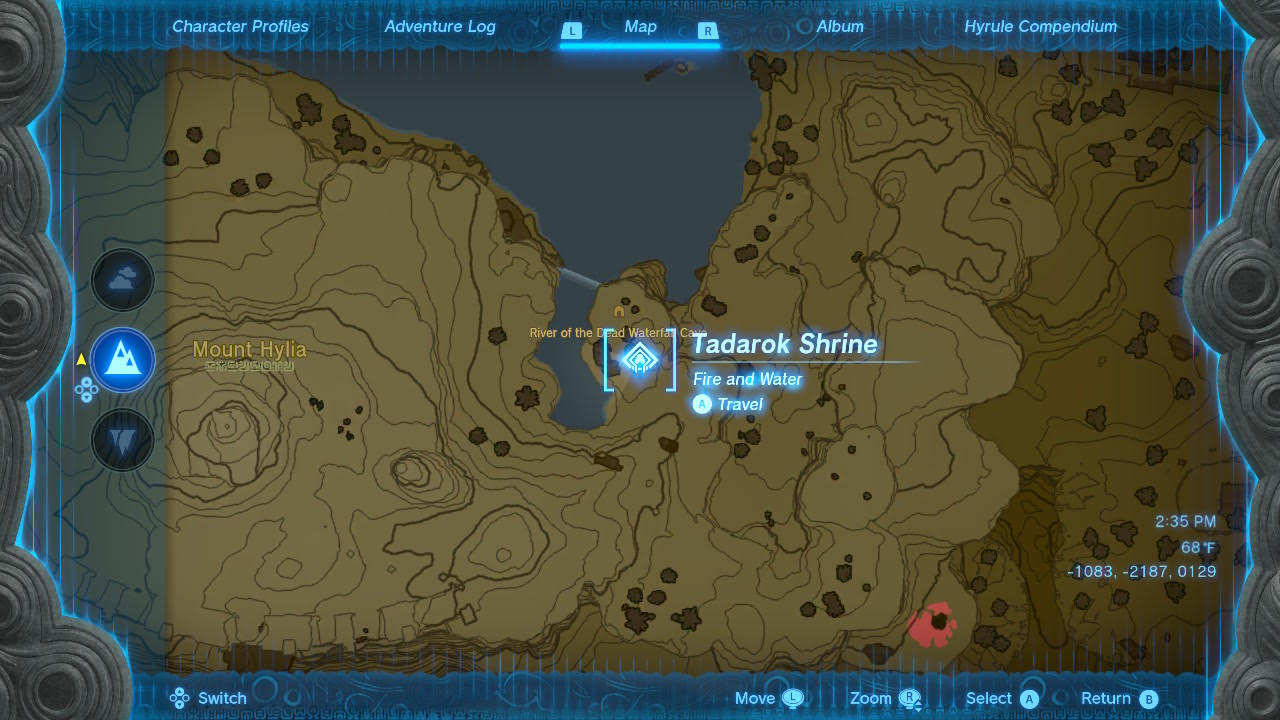Click the R stick icon next to Zoom

[908, 697]
